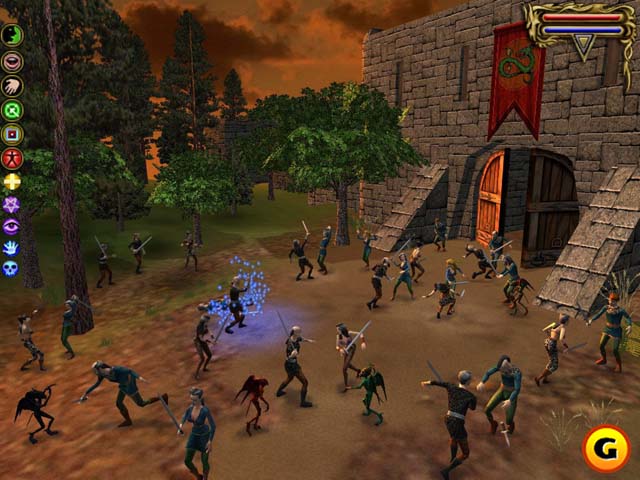This screenshot has width=640, height=480.
Task: Choose the open hand icon
Action: [12, 85]
